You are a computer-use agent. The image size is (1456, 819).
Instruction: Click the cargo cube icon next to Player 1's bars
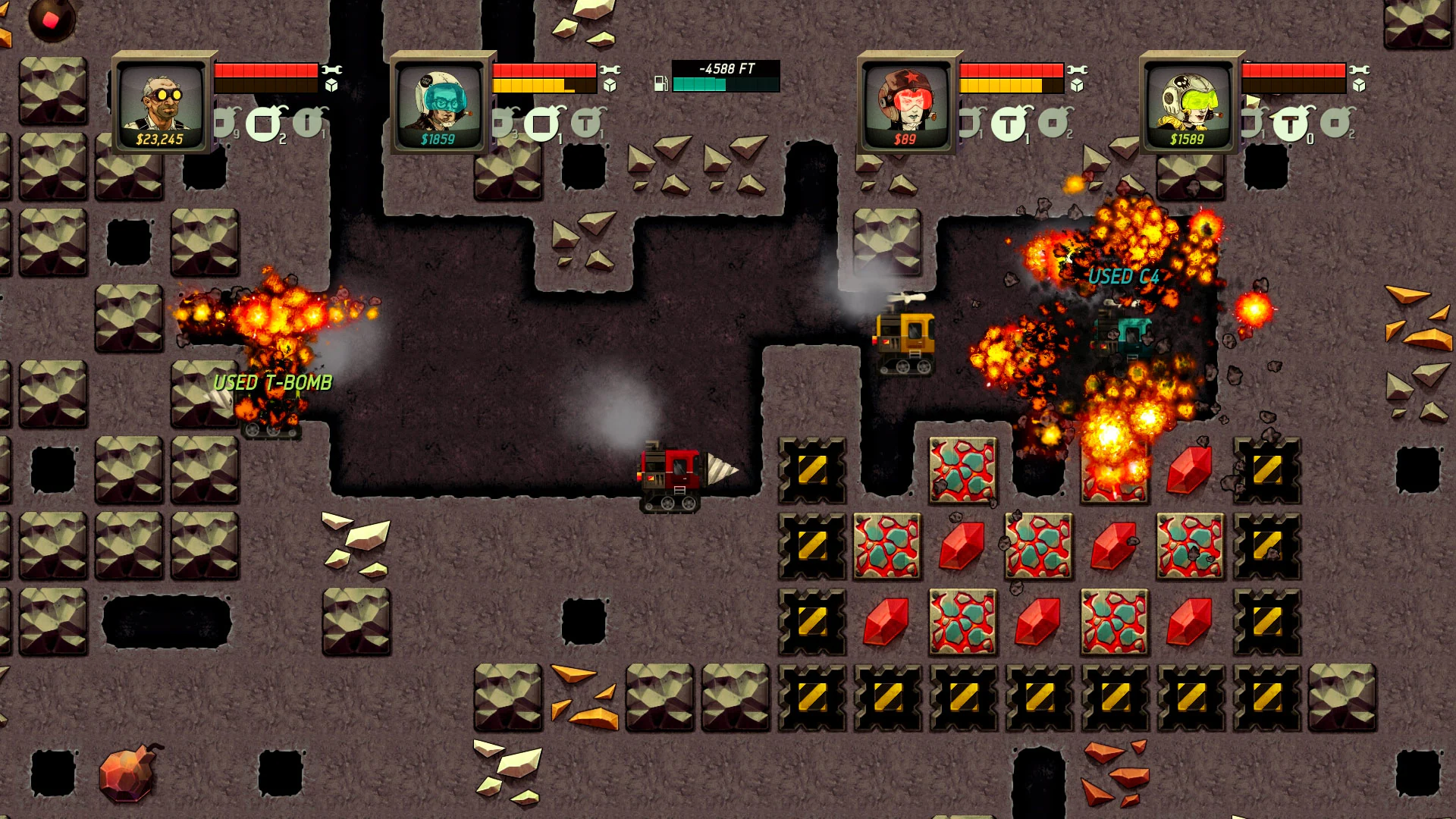click(331, 86)
